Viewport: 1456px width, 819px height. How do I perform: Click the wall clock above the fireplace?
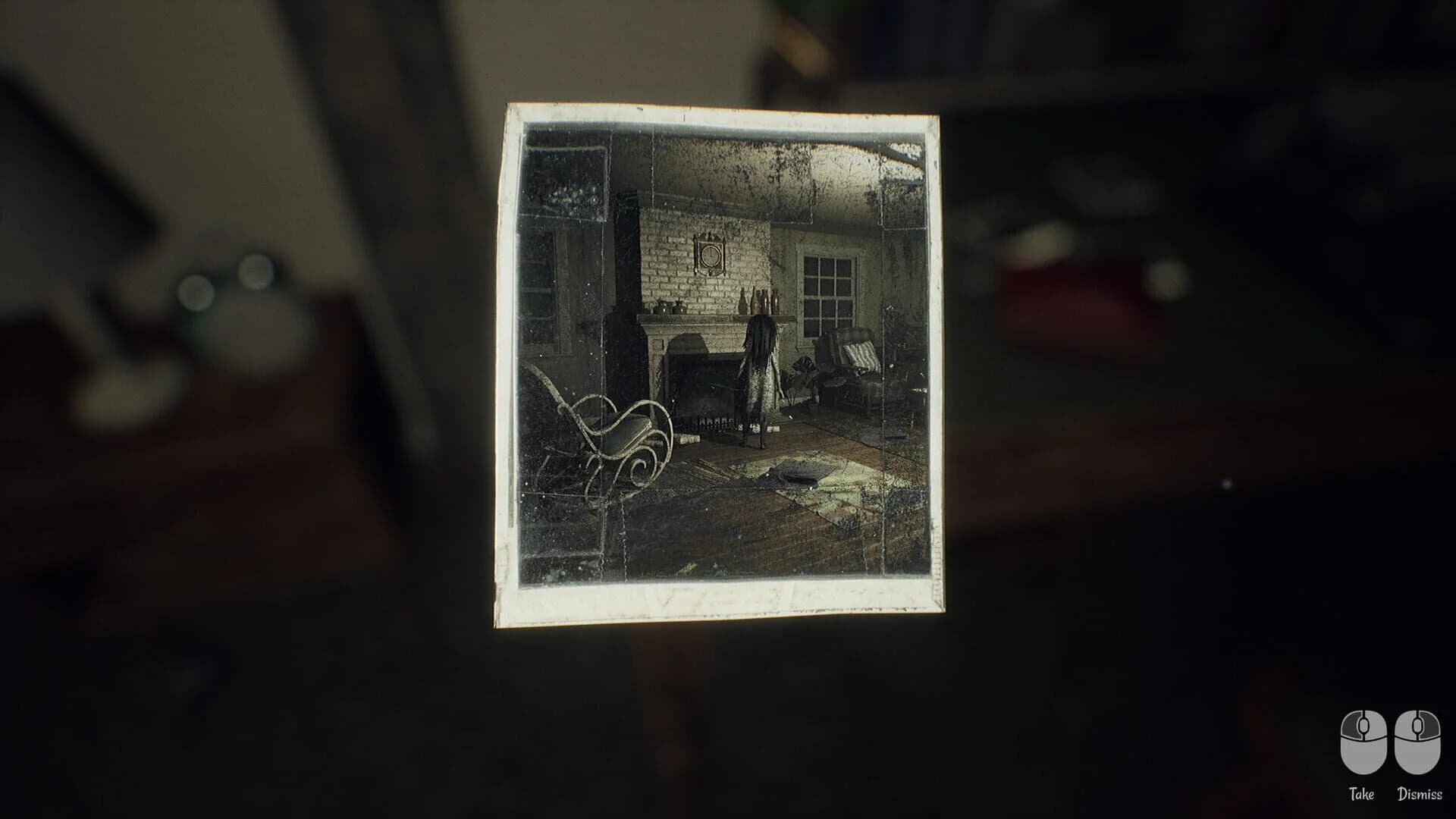(711, 254)
